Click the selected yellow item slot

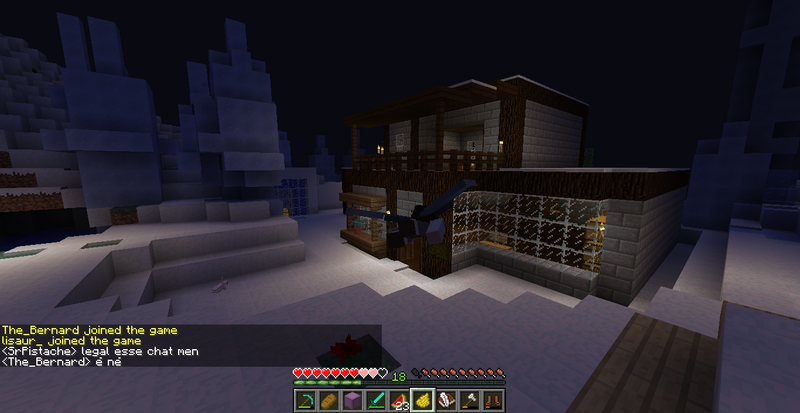coord(423,400)
